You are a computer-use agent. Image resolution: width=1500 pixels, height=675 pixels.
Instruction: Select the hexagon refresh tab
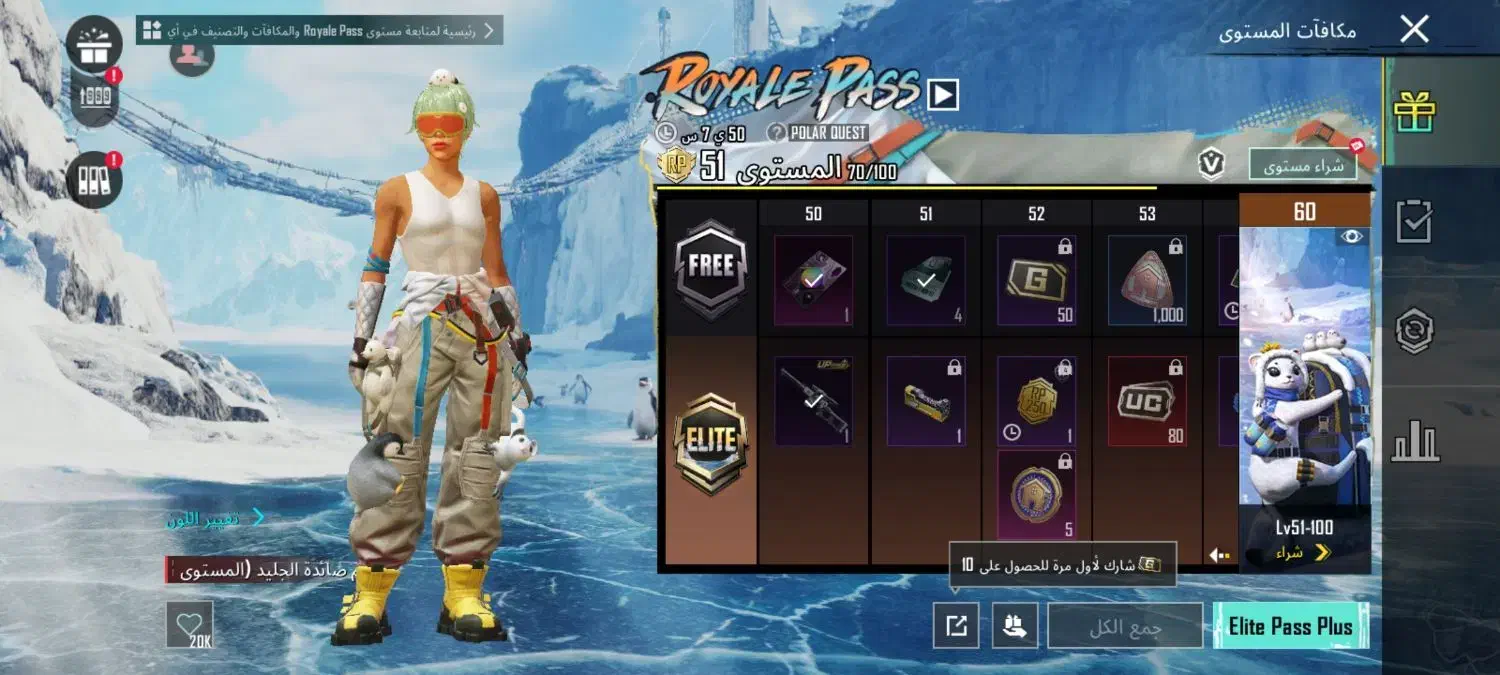pyautogui.click(x=1415, y=332)
